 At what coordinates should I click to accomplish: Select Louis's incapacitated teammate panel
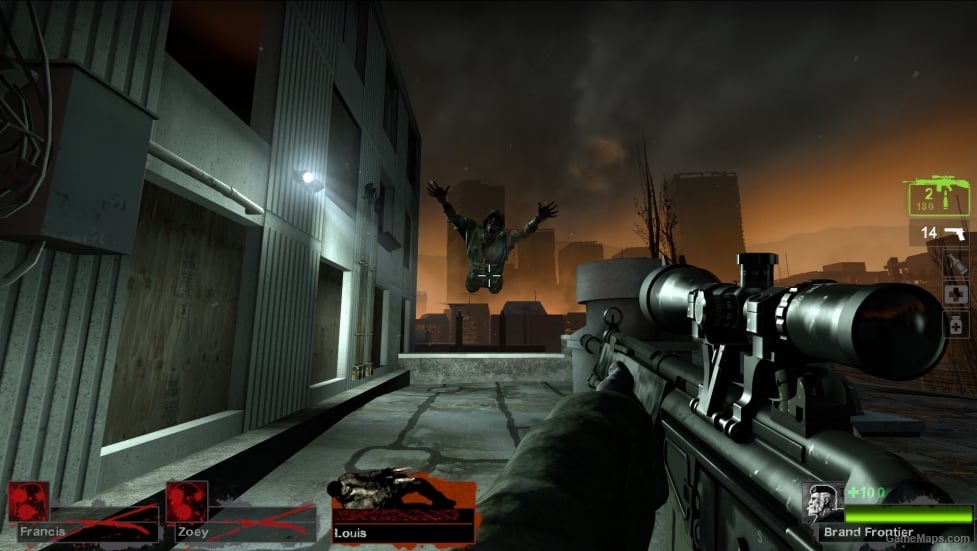[x=403, y=510]
